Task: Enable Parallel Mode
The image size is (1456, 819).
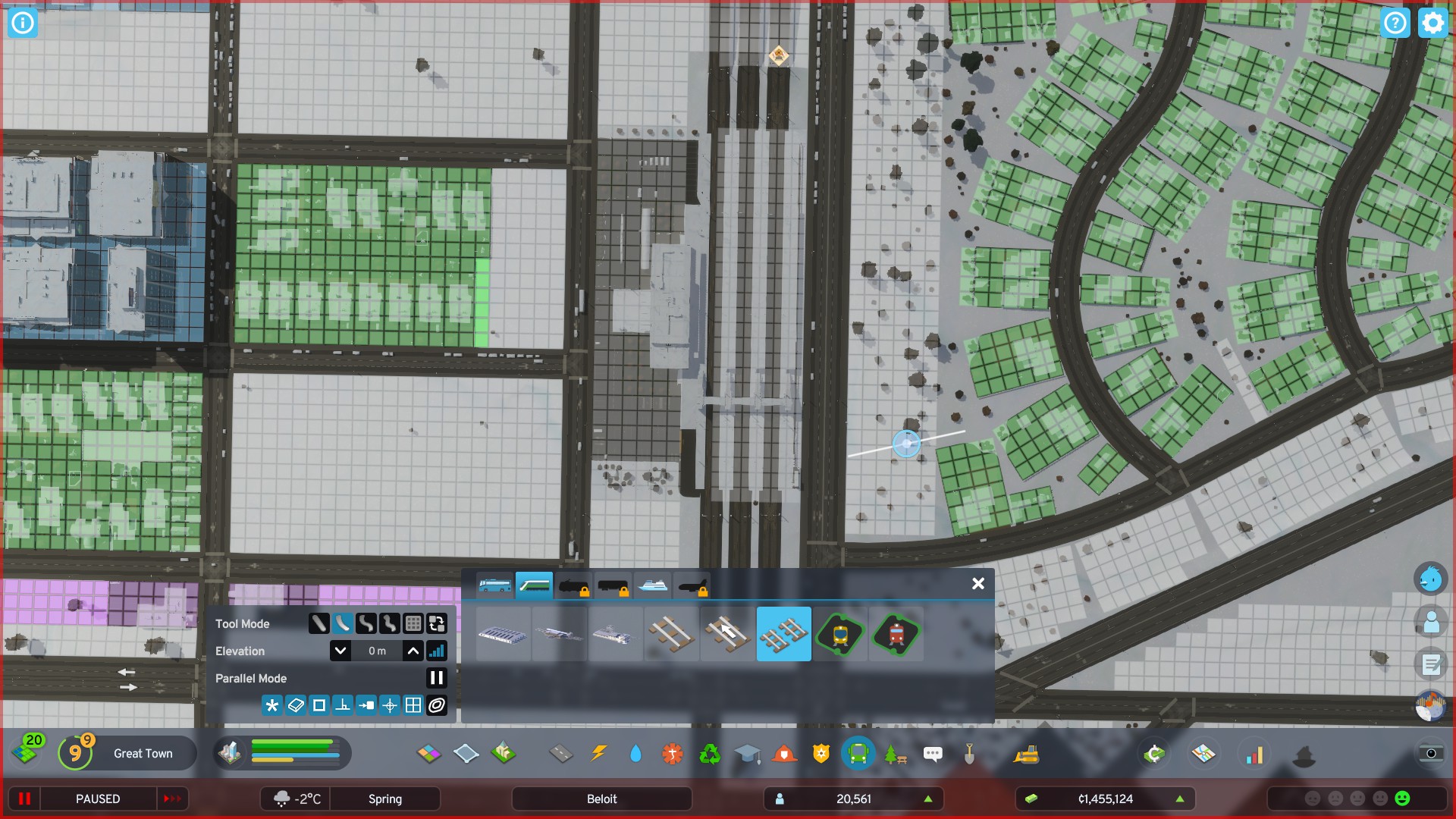Action: [437, 677]
